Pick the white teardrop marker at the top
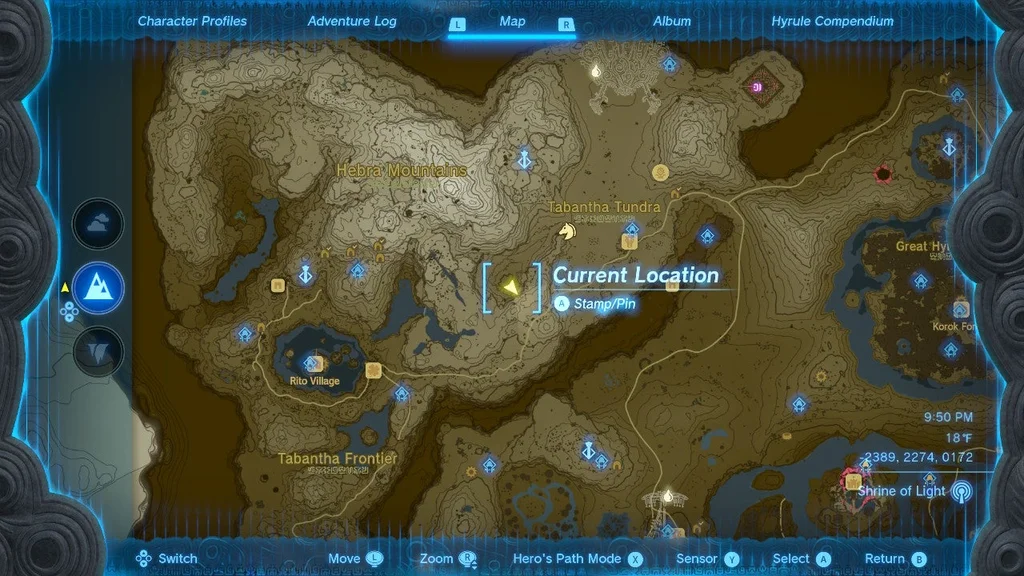The height and width of the screenshot is (576, 1024). (x=596, y=71)
